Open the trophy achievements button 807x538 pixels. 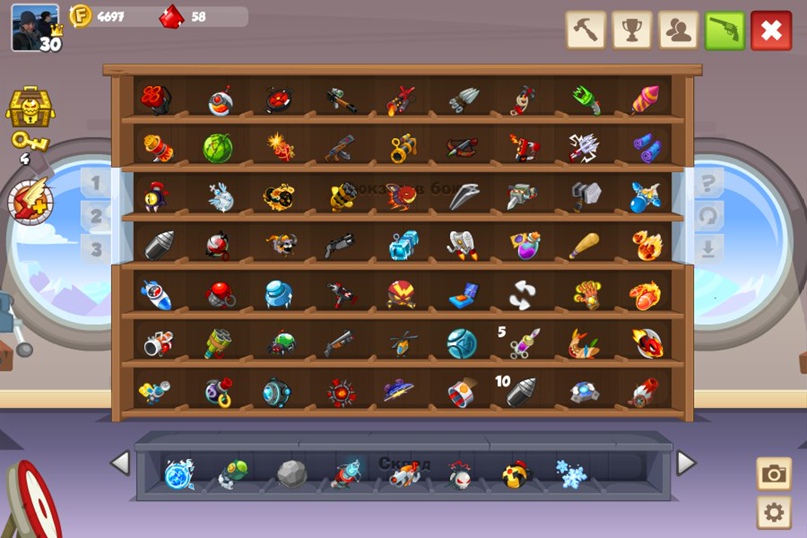click(631, 30)
